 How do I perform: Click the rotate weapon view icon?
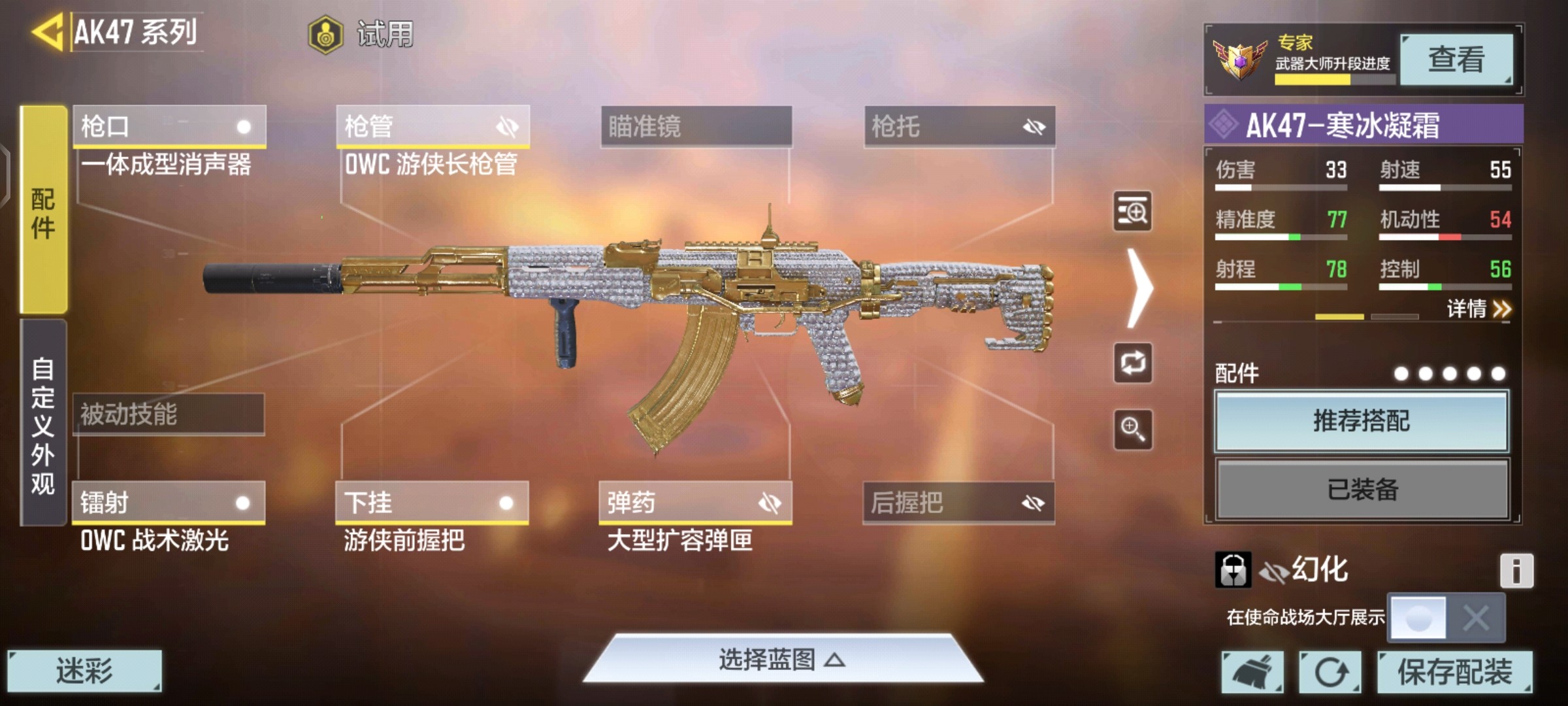(1132, 363)
